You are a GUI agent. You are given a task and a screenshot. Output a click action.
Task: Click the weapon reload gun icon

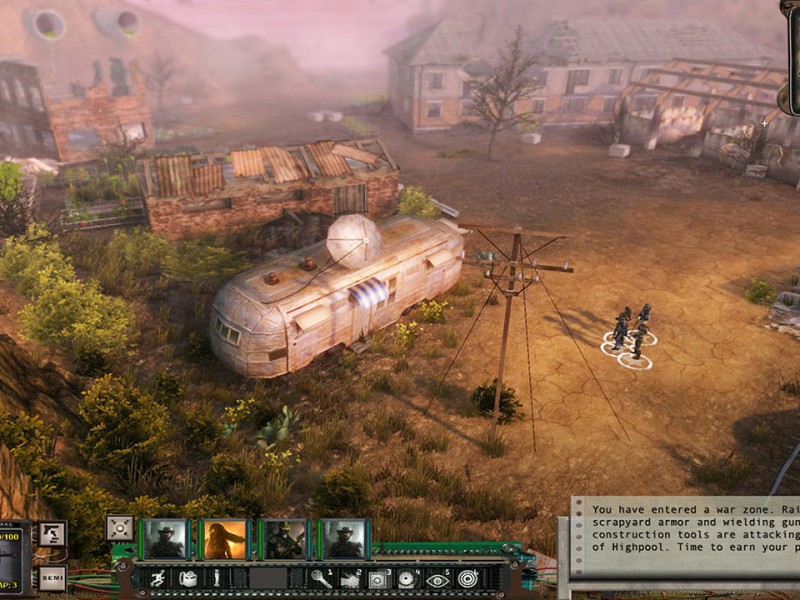pos(52,534)
